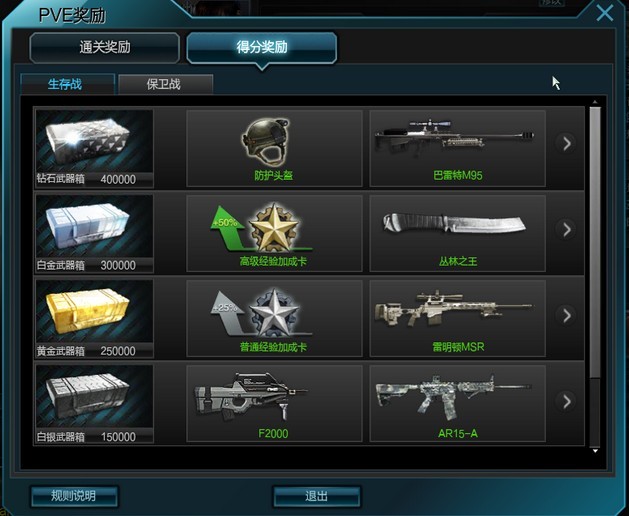The width and height of the screenshot is (629, 516).
Task: Close the PVE奖励 window
Action: (605, 13)
